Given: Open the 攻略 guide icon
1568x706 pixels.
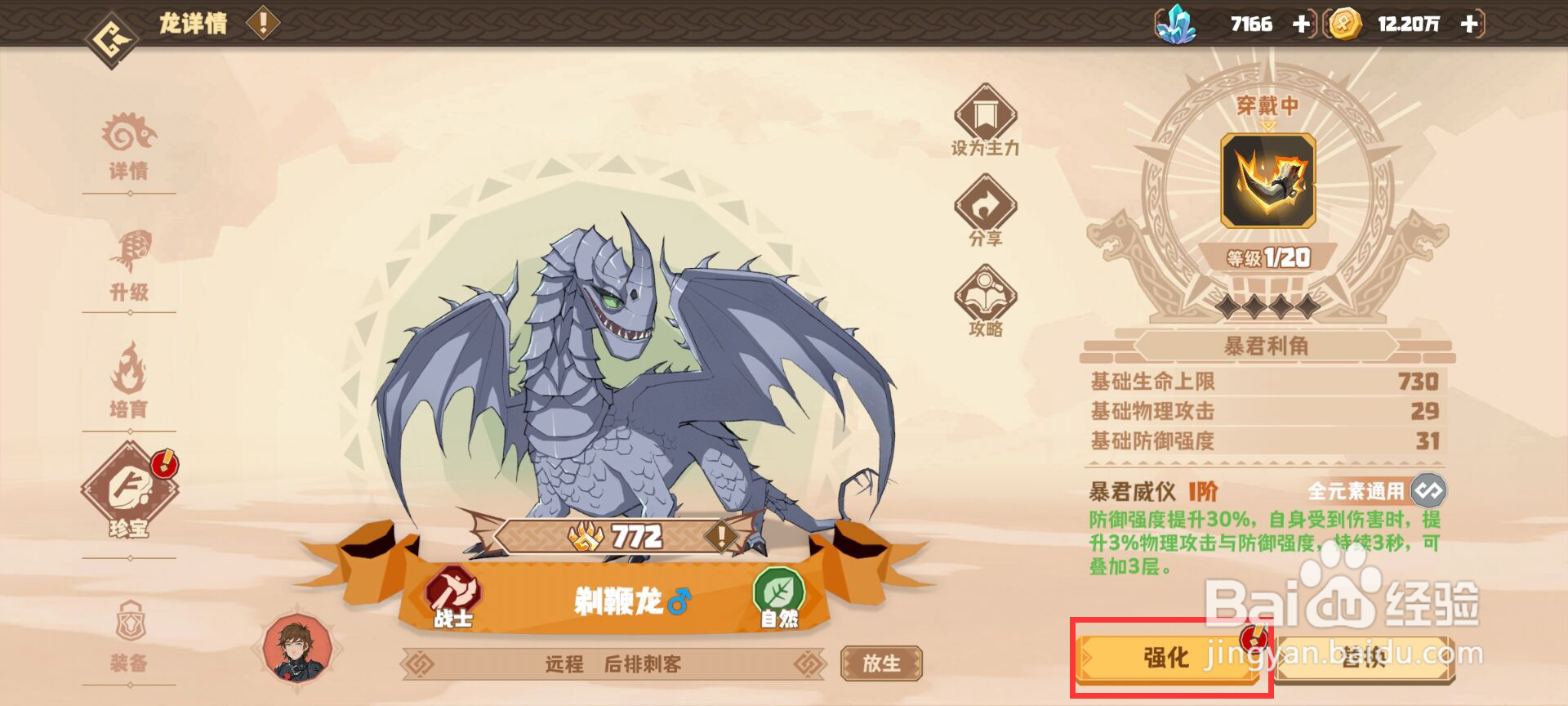Looking at the screenshot, I should (x=984, y=298).
